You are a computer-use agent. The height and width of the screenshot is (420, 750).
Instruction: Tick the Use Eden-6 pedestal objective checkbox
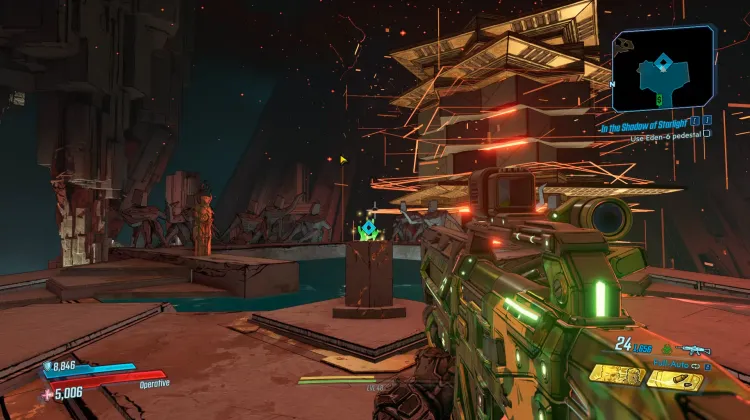click(x=707, y=133)
